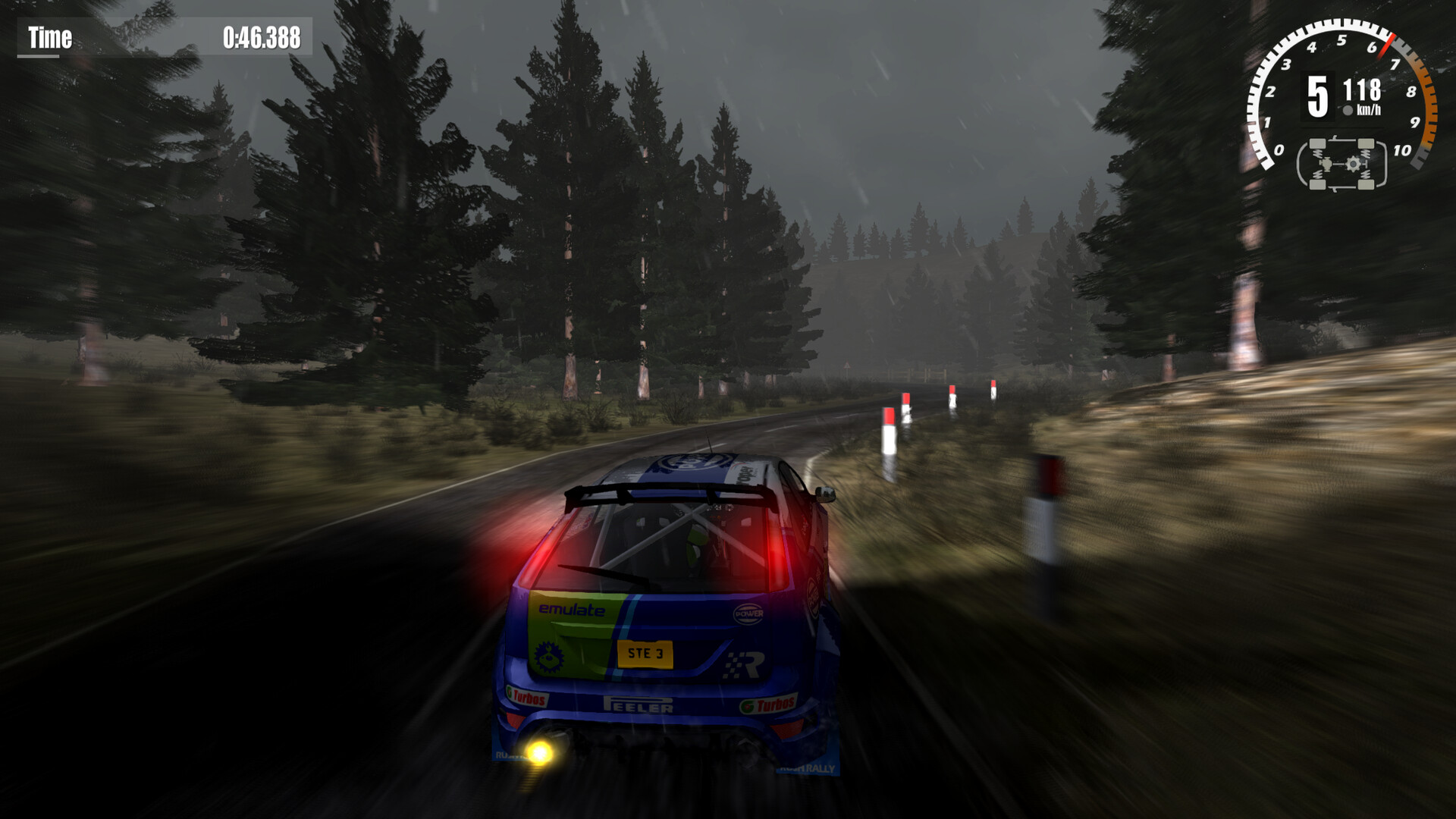The image size is (1456, 819).
Task: Click the number 0 on the tachometer dial
Action: (1279, 149)
